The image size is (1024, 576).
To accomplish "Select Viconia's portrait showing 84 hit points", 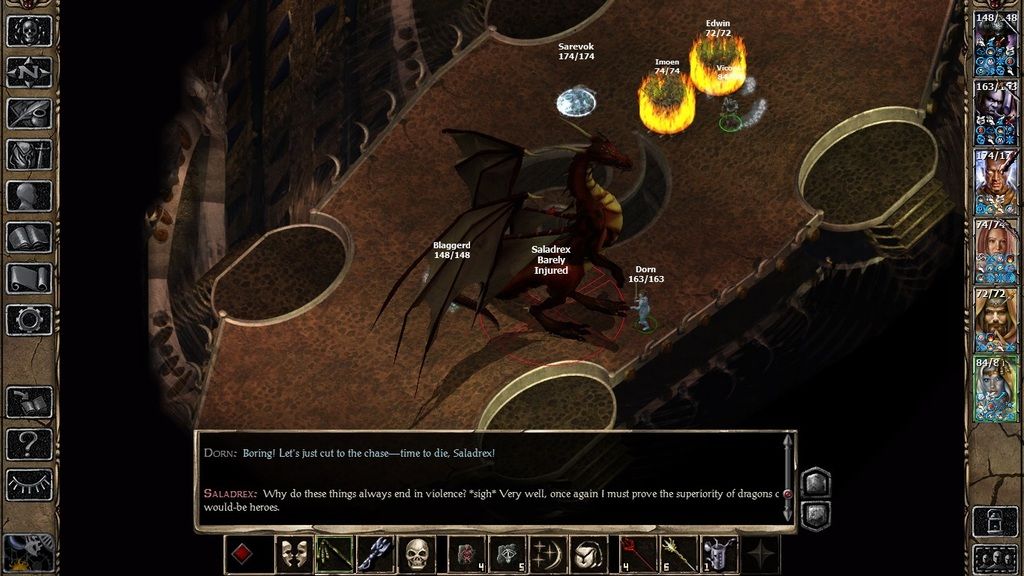I will pos(996,387).
